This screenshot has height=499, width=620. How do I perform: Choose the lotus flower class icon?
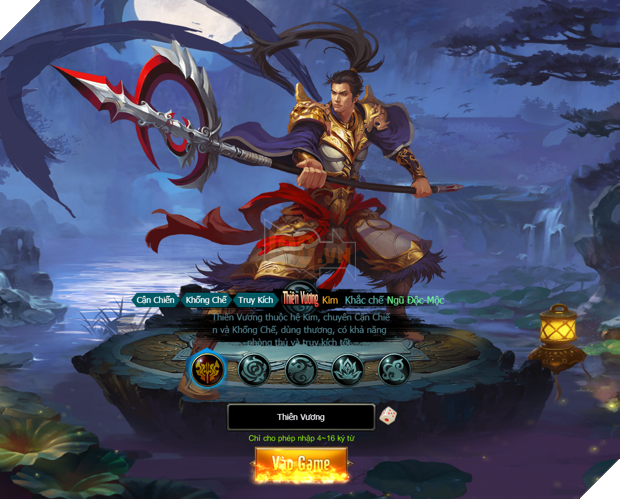point(348,371)
